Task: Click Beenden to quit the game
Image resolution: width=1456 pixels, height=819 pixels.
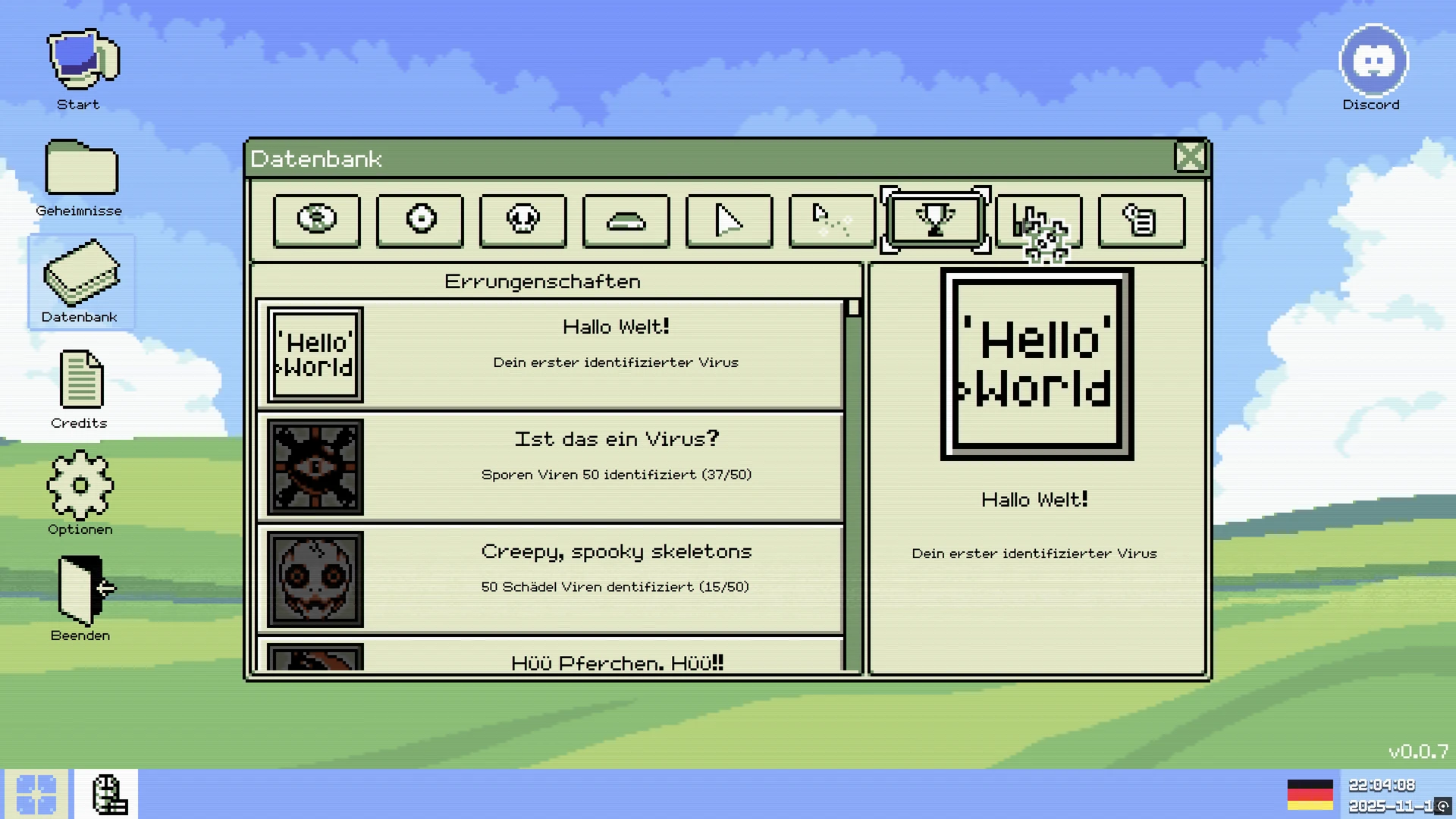Action: (x=81, y=599)
